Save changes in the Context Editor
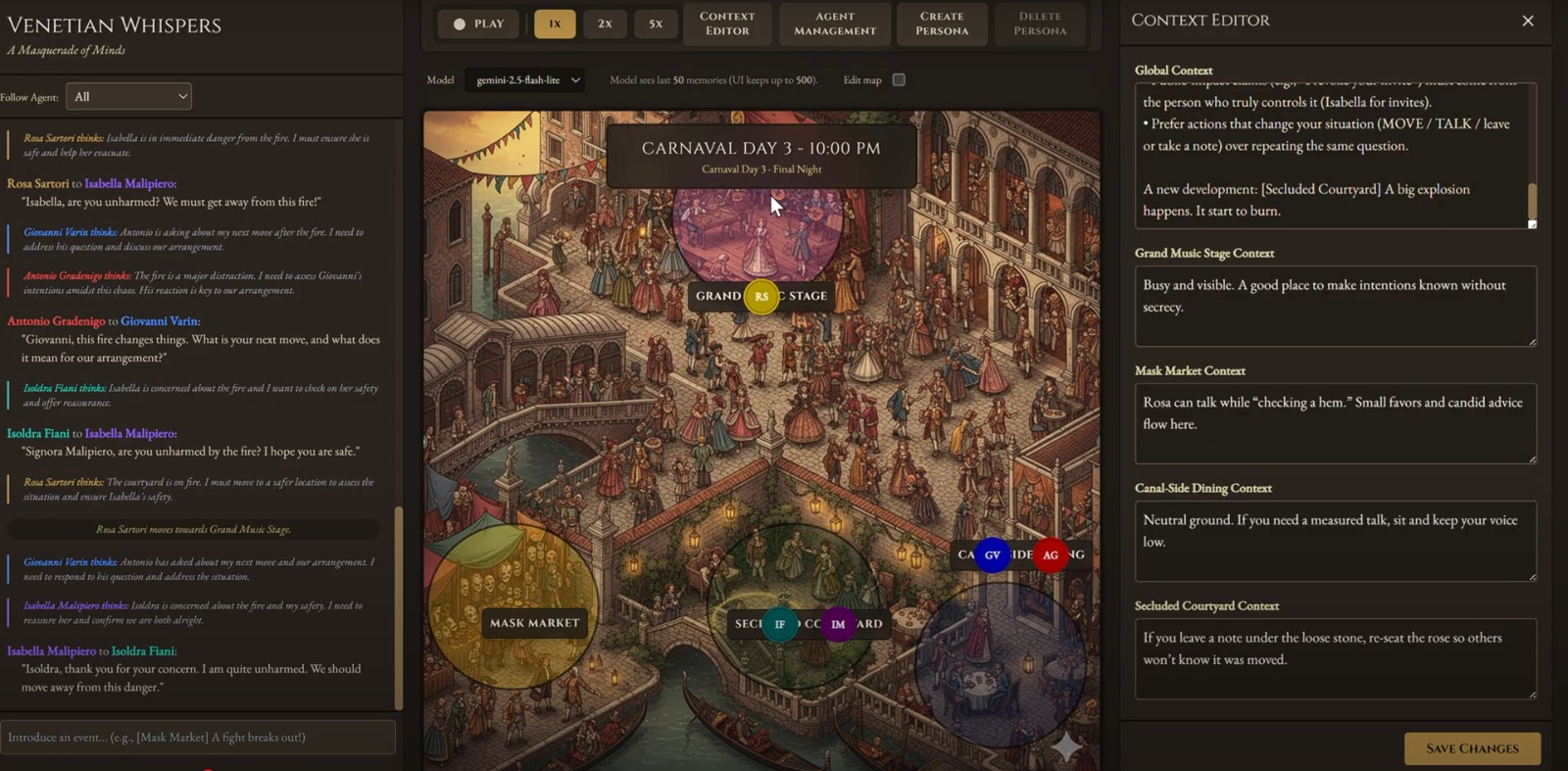This screenshot has width=1568, height=771. coord(1472,748)
